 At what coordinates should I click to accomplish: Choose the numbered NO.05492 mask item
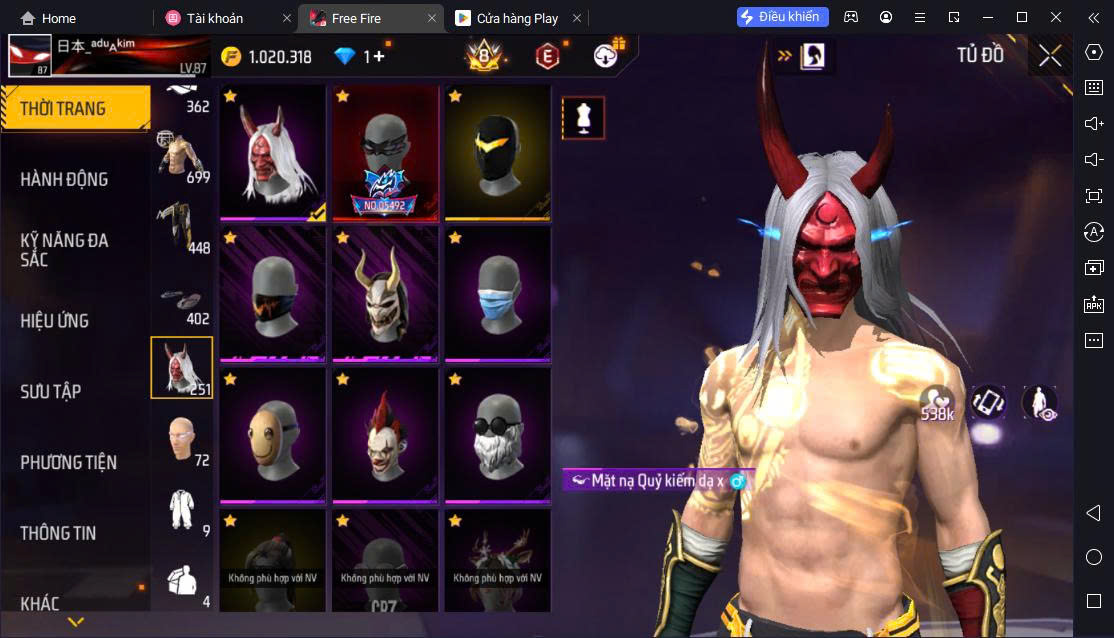385,153
